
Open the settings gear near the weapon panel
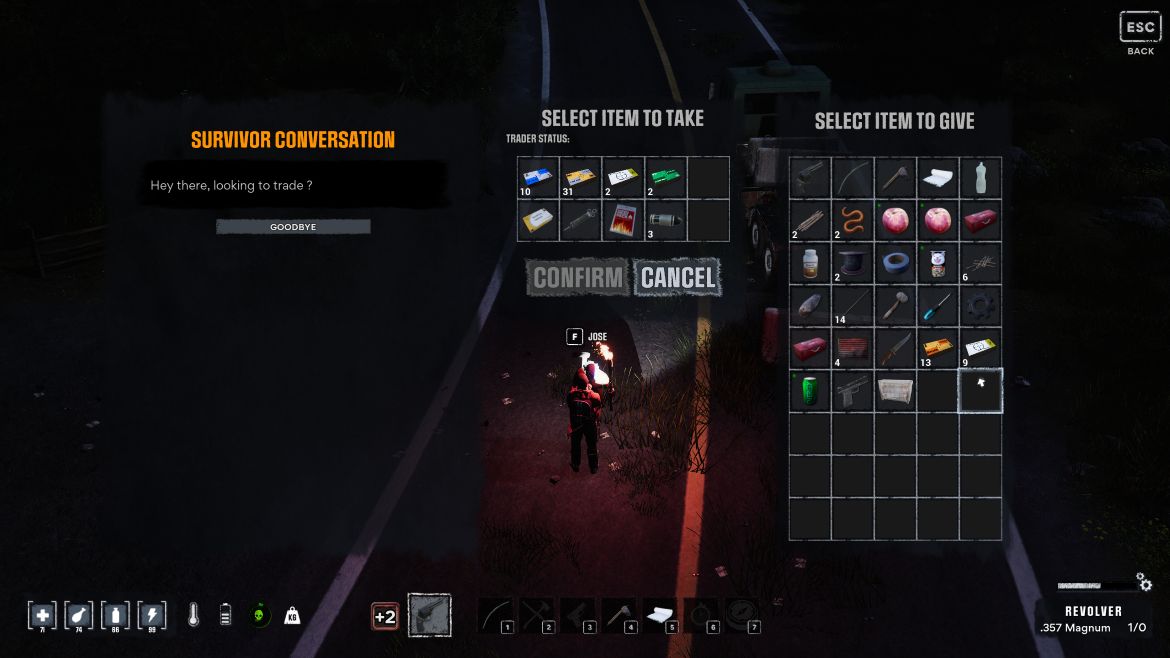pyautogui.click(x=1144, y=582)
